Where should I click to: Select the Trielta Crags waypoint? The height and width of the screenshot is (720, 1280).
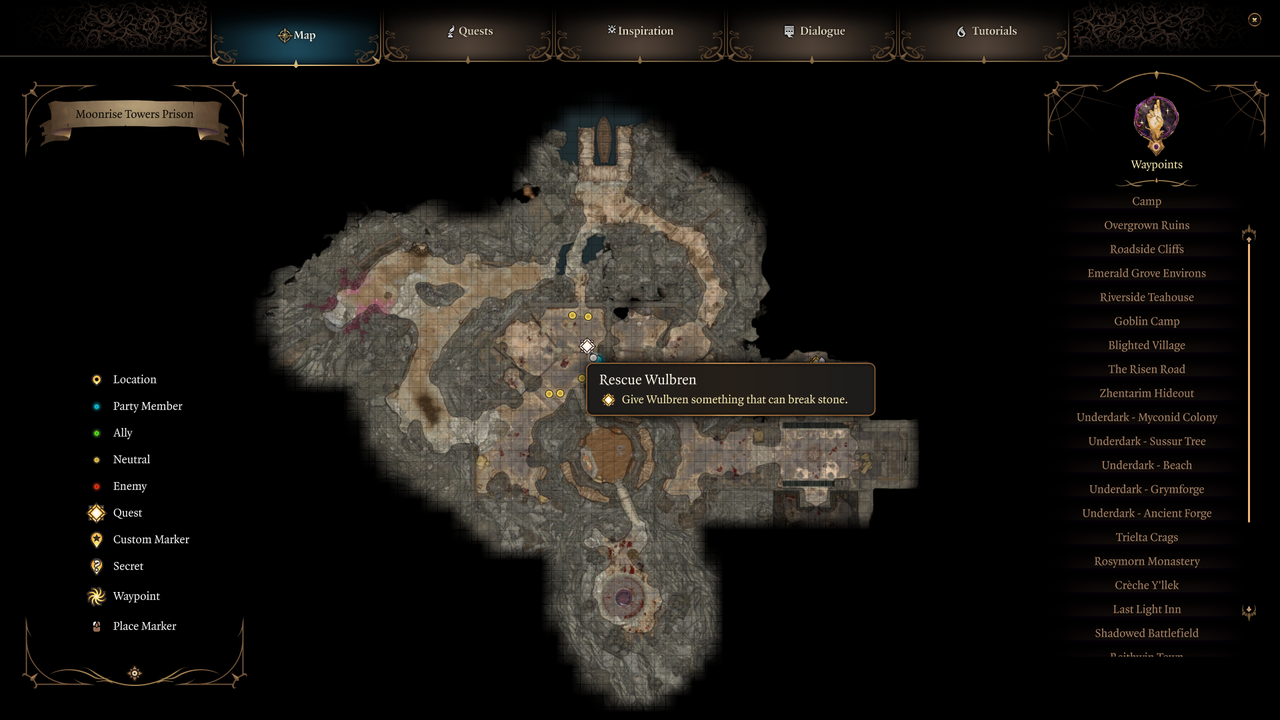click(x=1146, y=537)
